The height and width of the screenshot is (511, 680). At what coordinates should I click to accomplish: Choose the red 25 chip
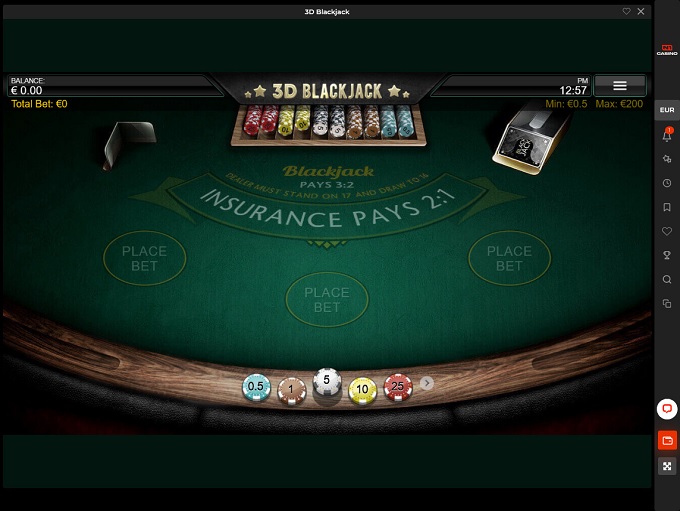(x=397, y=386)
